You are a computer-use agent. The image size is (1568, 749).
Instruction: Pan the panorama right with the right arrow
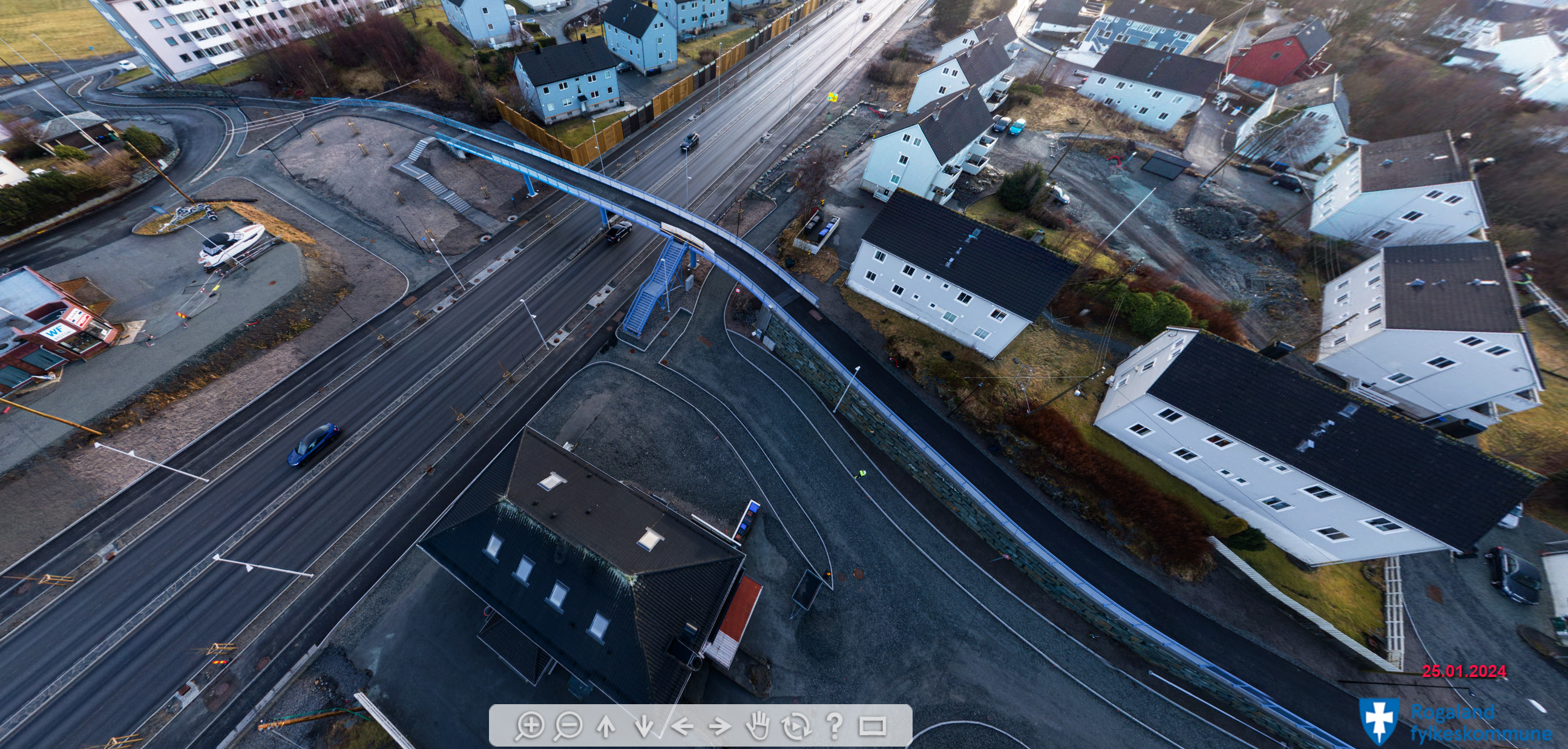[720, 726]
